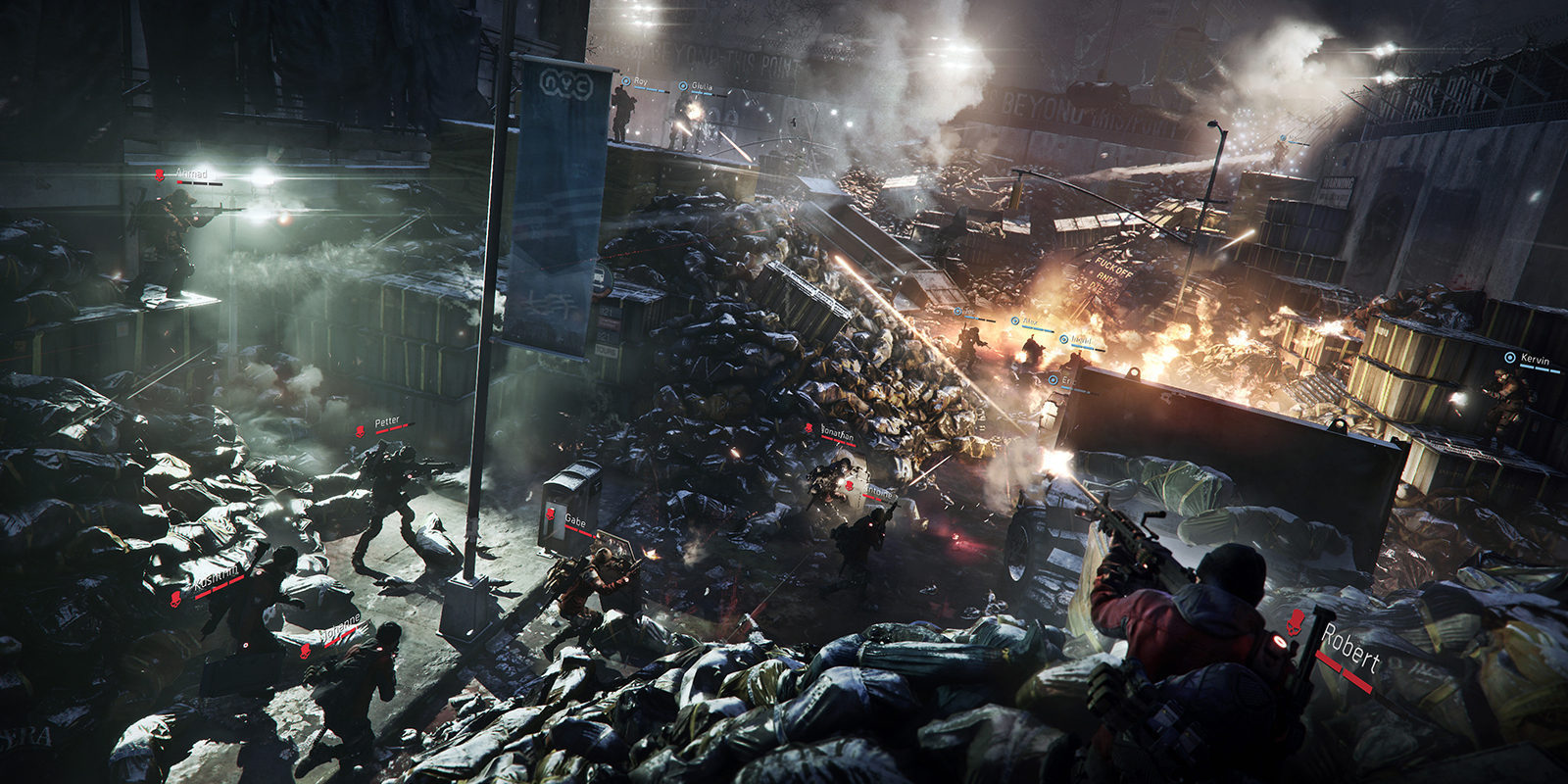The width and height of the screenshot is (1568, 784).
Task: Select Kushtrim's skull status icon
Action: tap(175, 600)
